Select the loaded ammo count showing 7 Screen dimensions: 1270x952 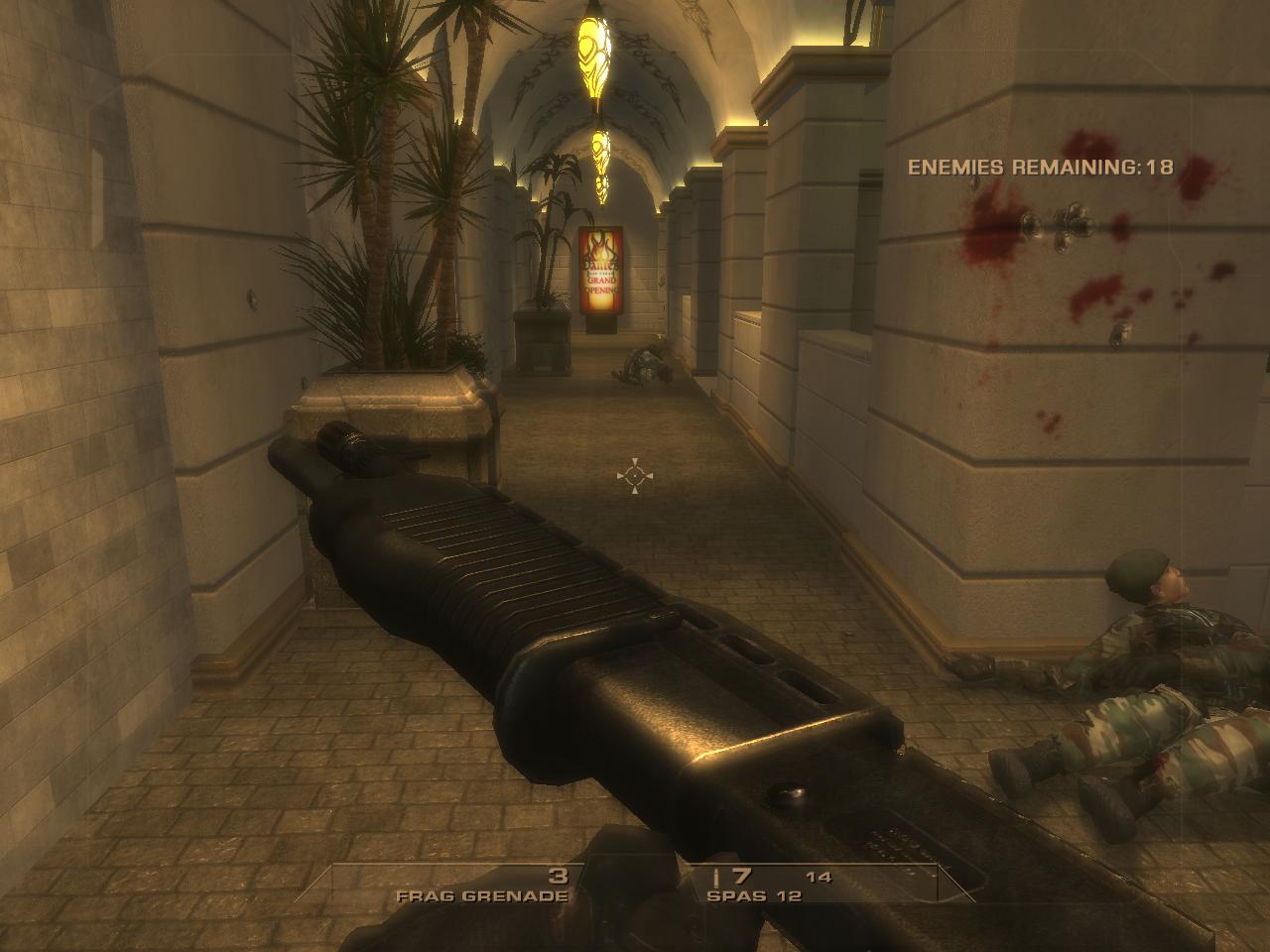[740, 876]
